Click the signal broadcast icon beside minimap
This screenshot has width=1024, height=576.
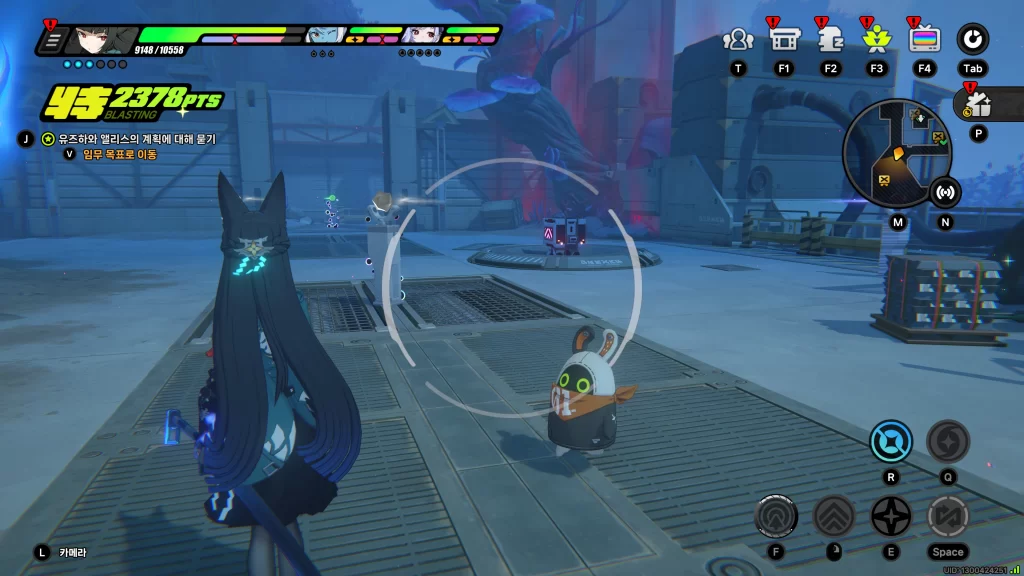coord(945,191)
